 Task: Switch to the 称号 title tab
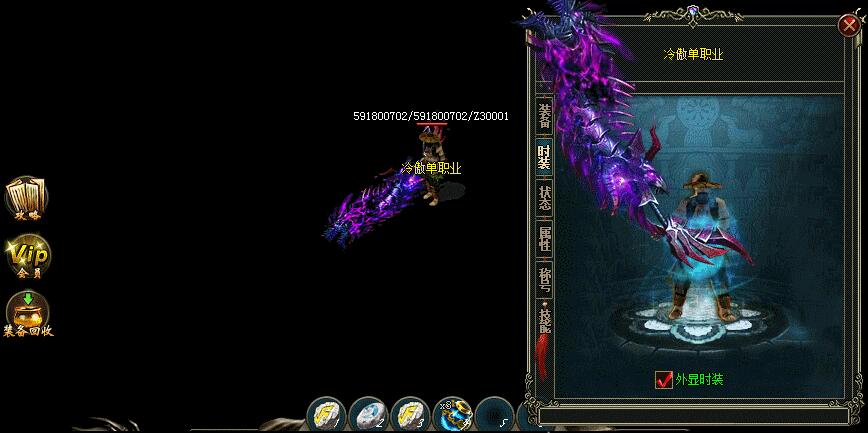pos(544,278)
